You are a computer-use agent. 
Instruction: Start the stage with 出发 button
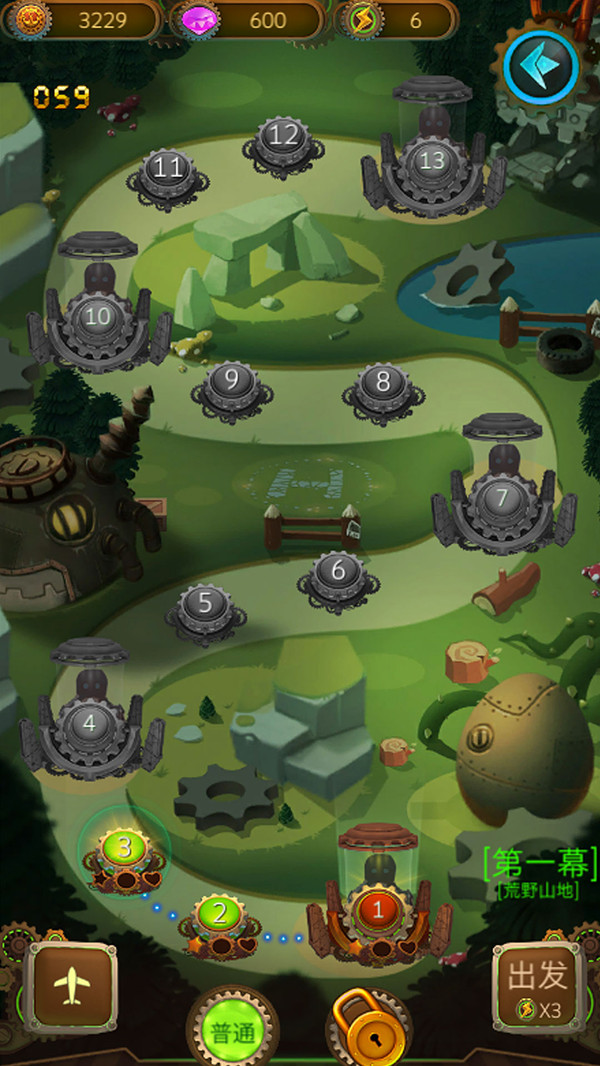(x=538, y=987)
